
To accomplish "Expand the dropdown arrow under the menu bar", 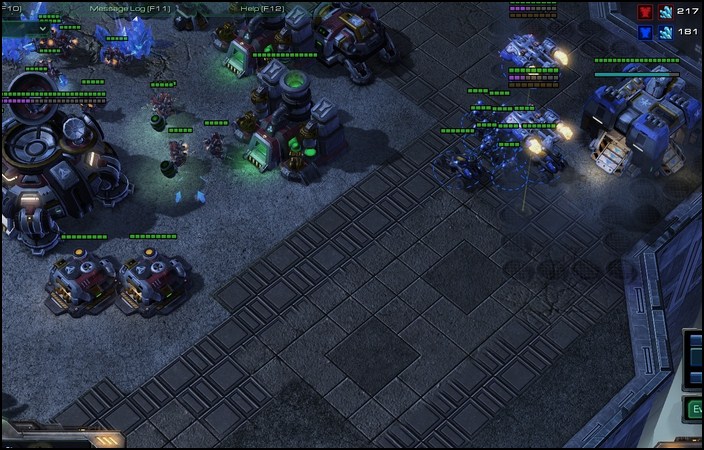I will click(x=42, y=28).
